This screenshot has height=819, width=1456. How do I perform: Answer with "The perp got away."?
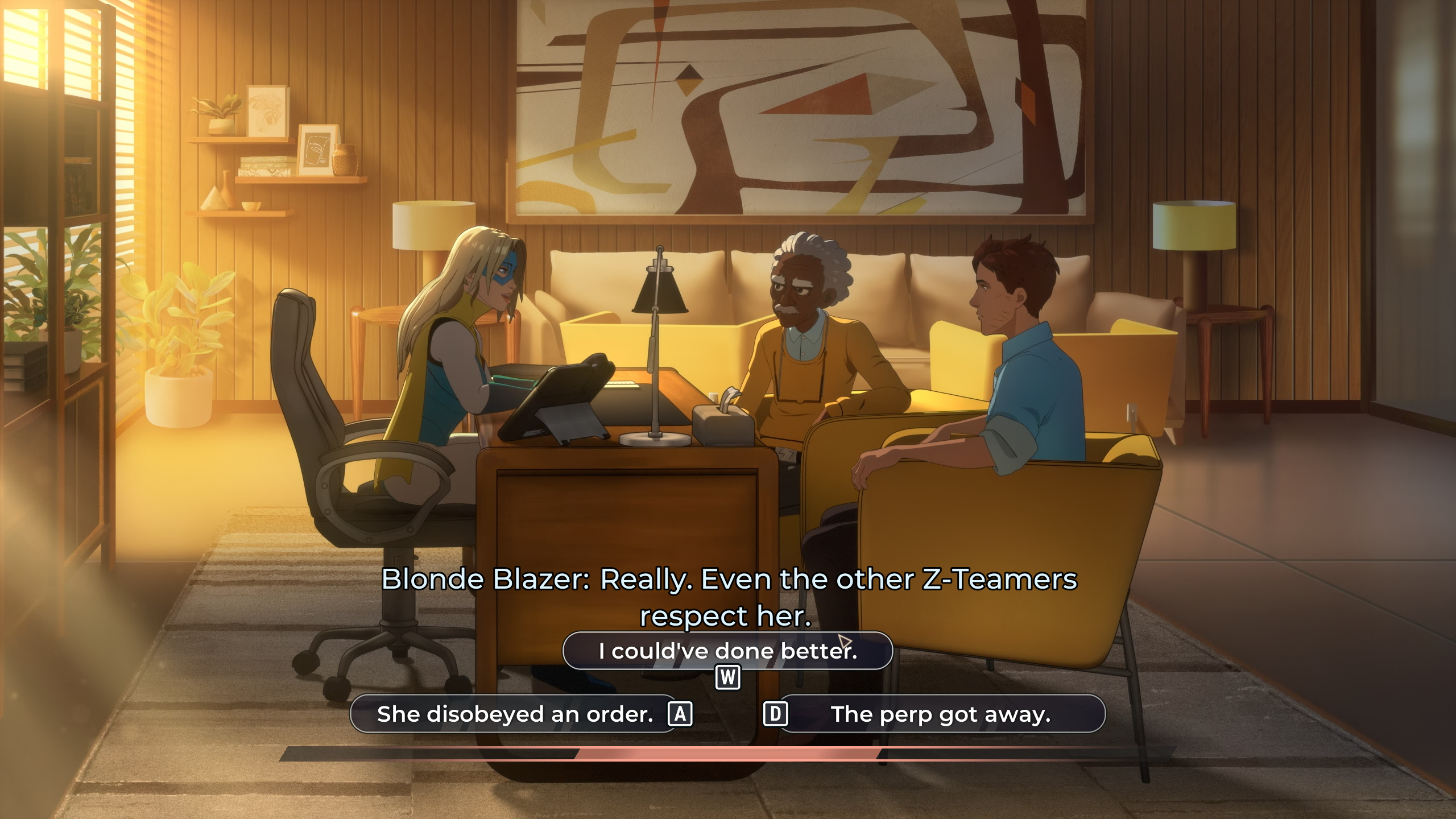pos(941,714)
